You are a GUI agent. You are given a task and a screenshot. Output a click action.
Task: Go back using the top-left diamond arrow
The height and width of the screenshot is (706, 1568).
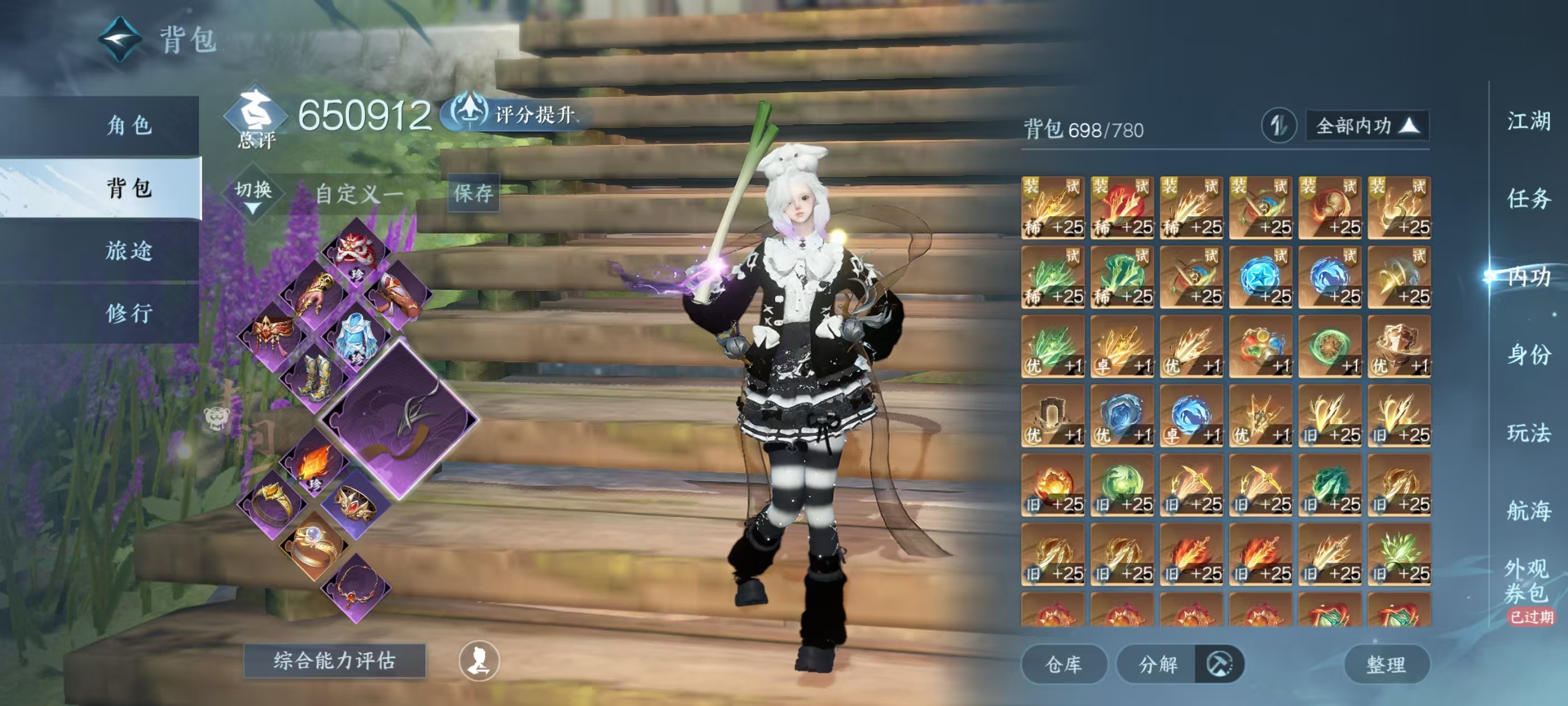[120, 40]
